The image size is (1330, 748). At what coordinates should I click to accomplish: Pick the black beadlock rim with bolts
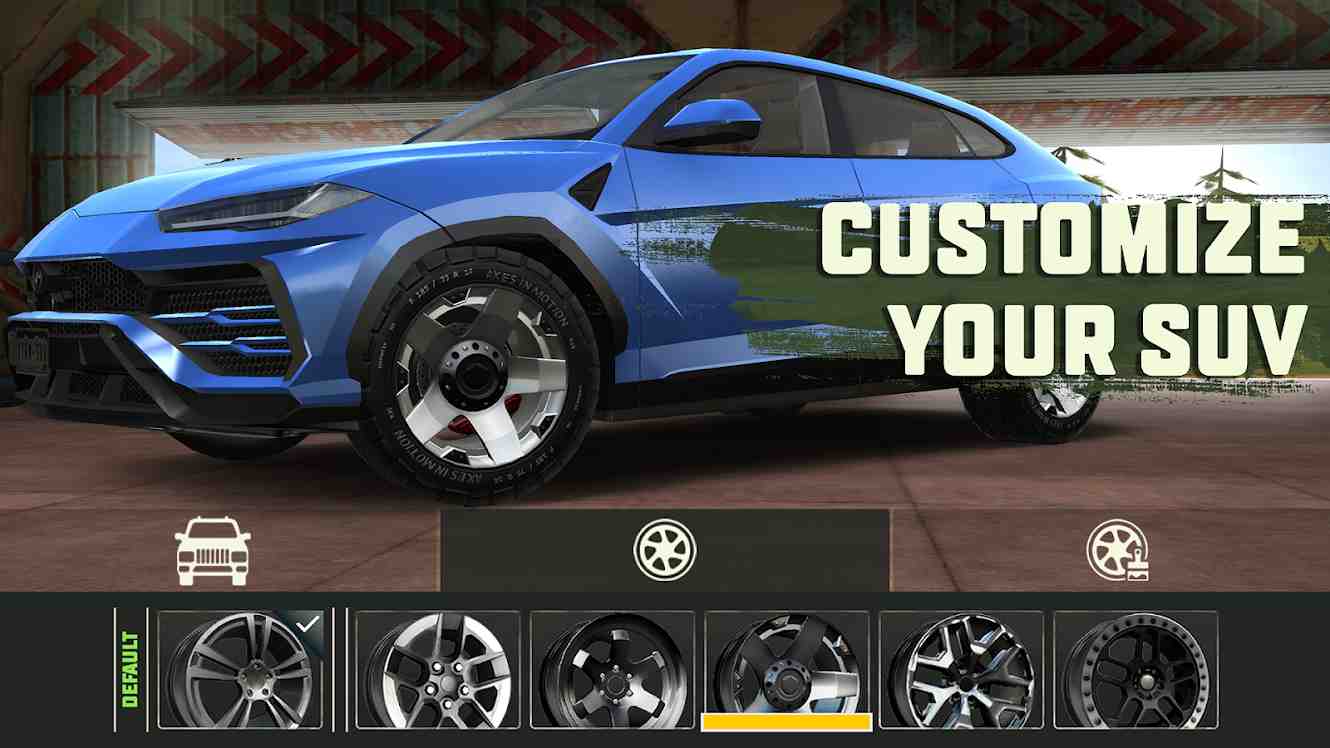1135,669
